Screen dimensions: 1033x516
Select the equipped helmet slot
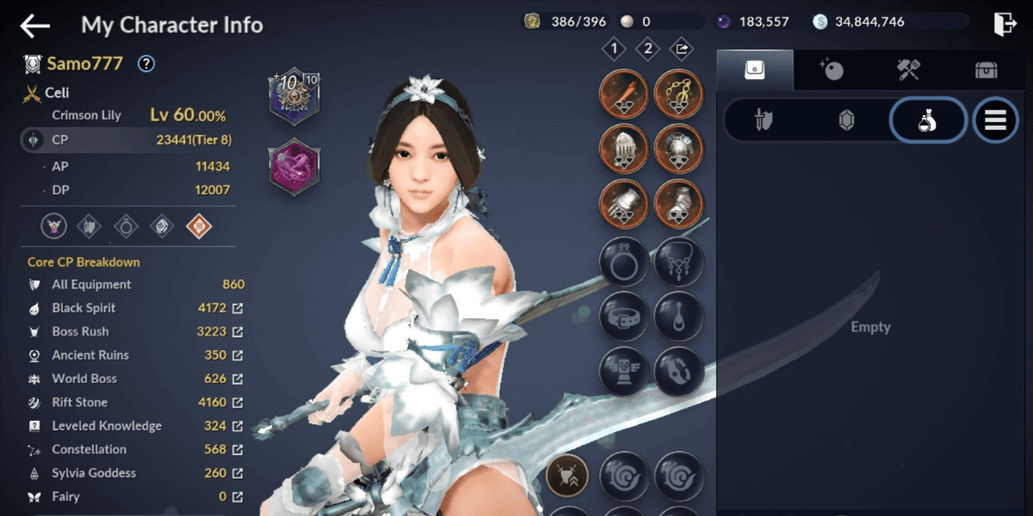point(623,149)
